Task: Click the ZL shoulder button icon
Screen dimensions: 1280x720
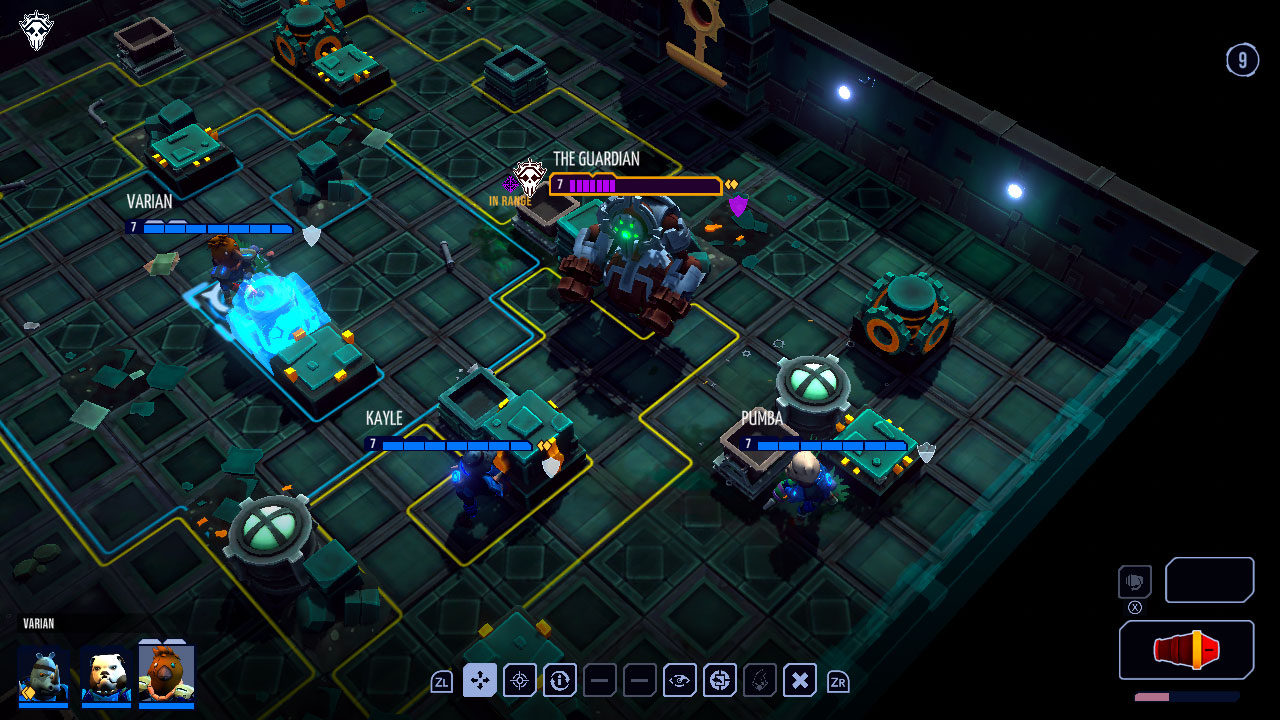Action: 440,680
